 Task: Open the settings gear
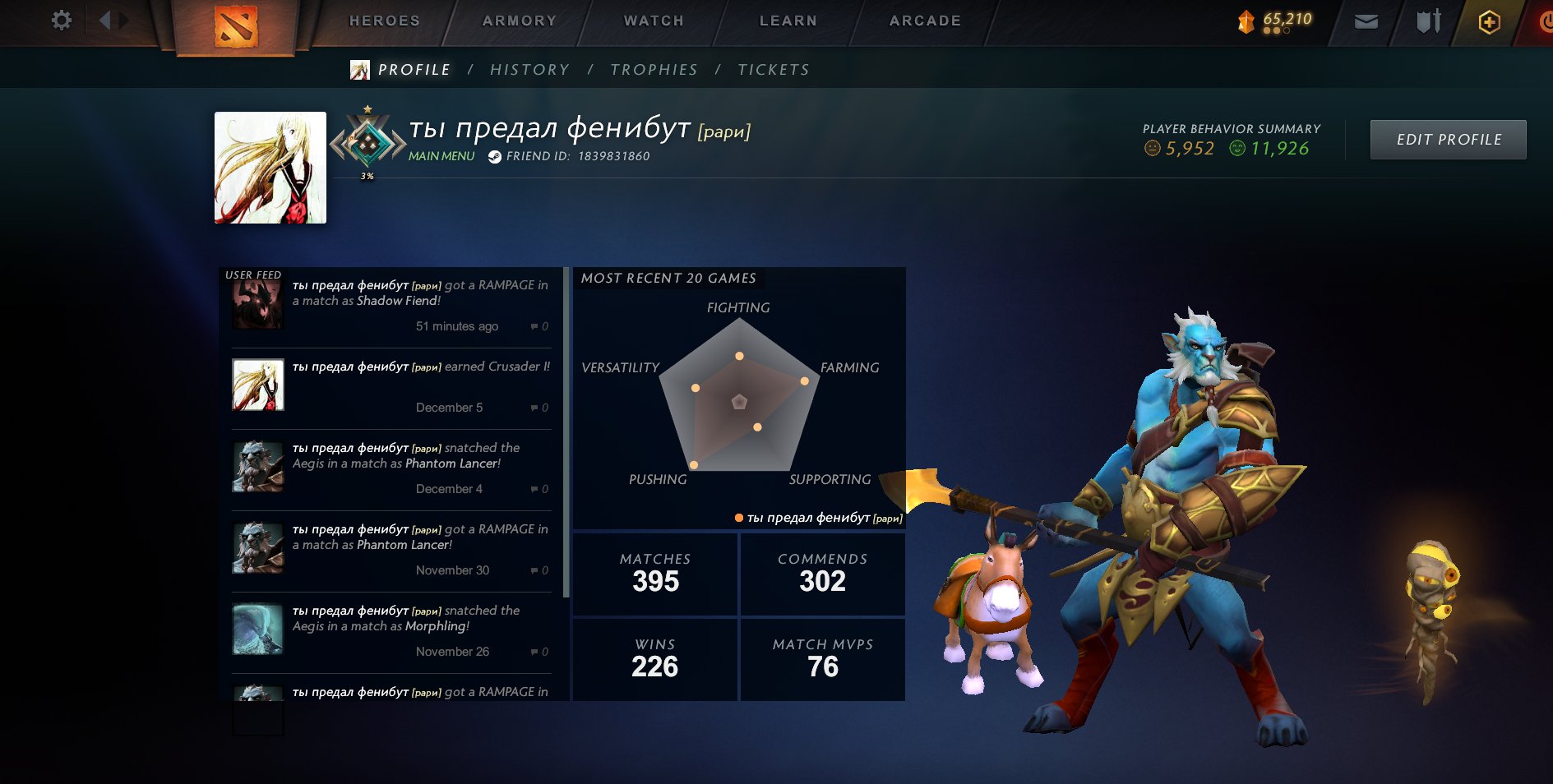[58, 21]
